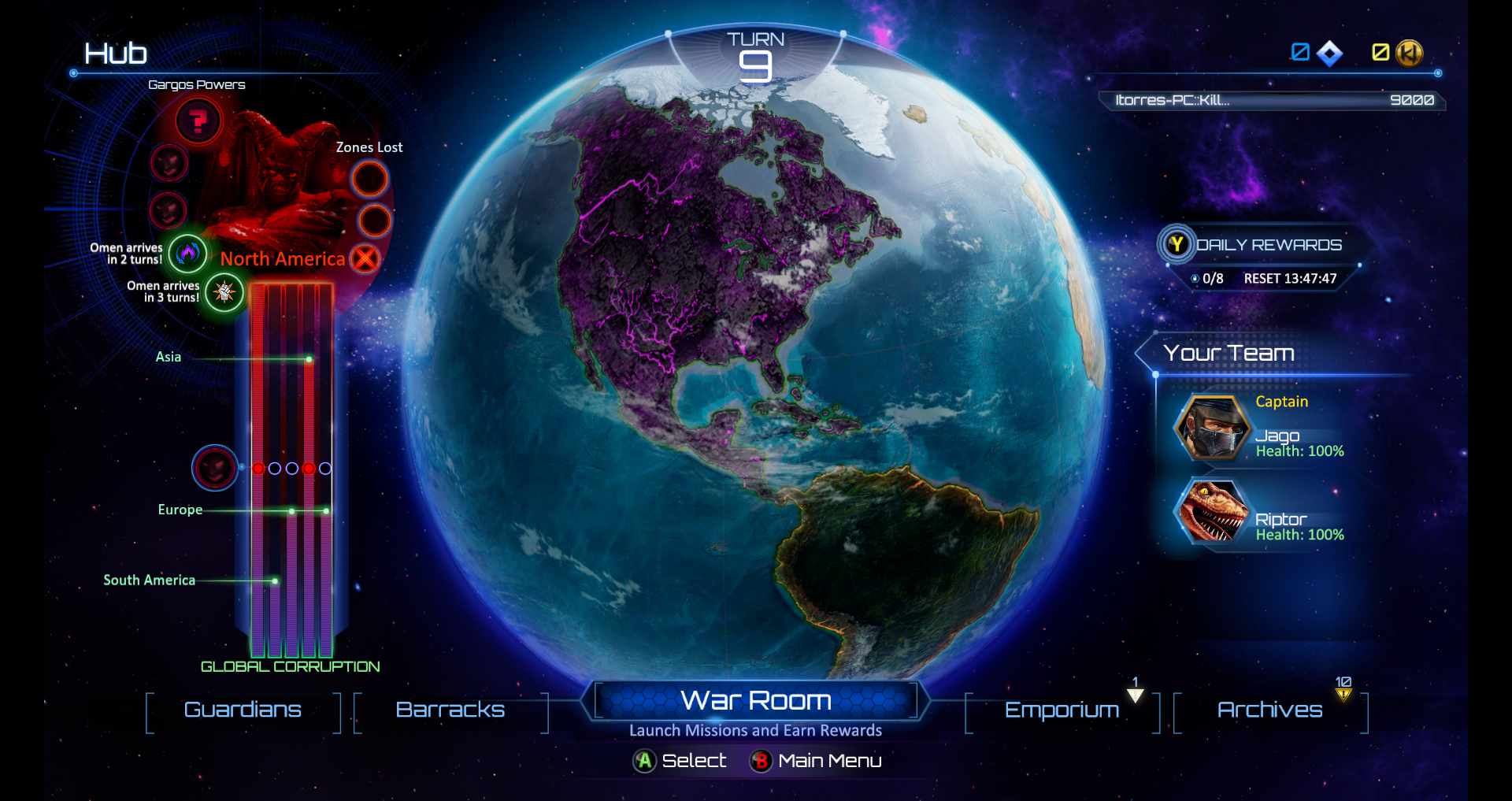
Task: Open the Guardians menu
Action: (x=243, y=710)
